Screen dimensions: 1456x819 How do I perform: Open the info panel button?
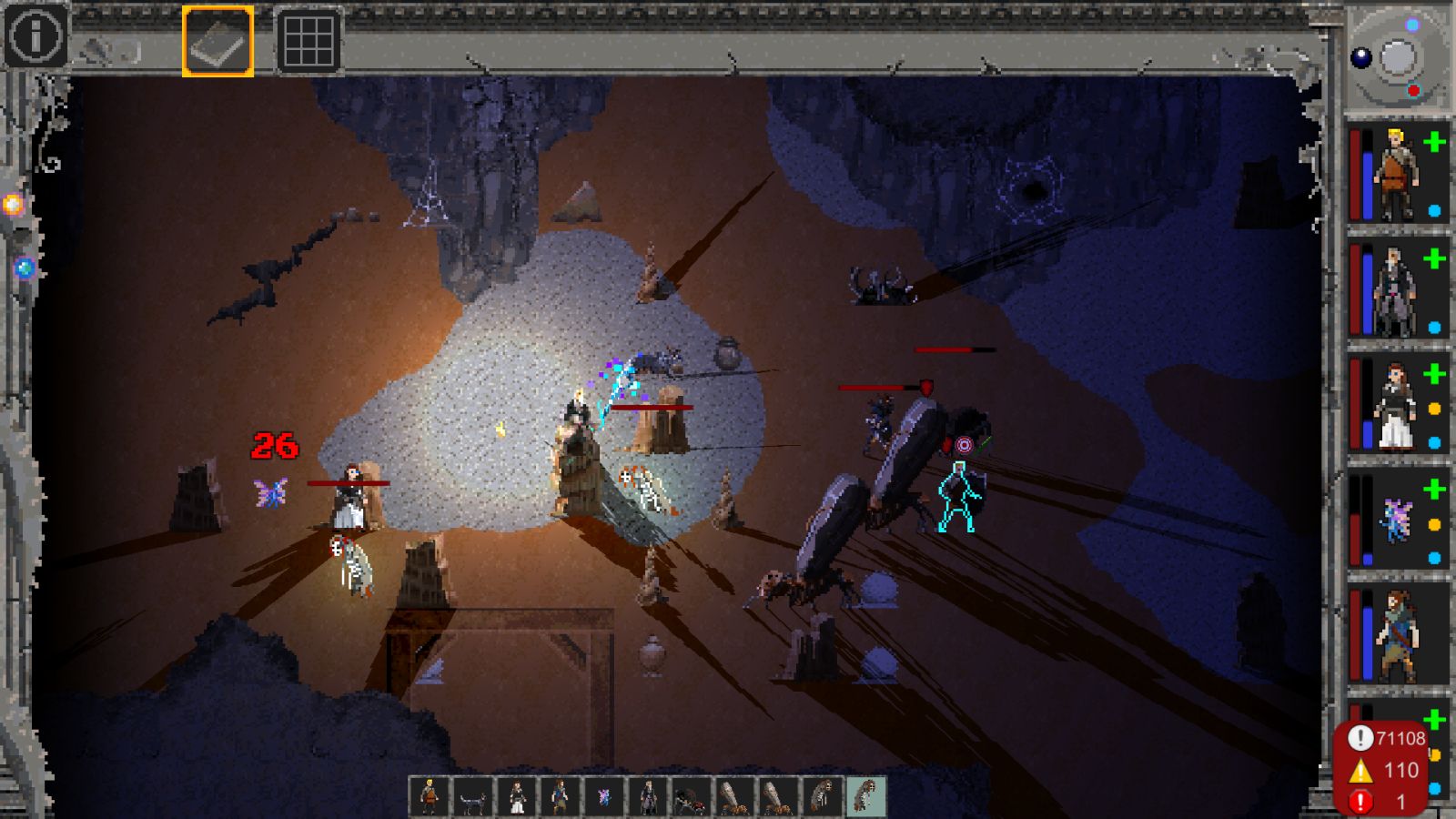35,36
